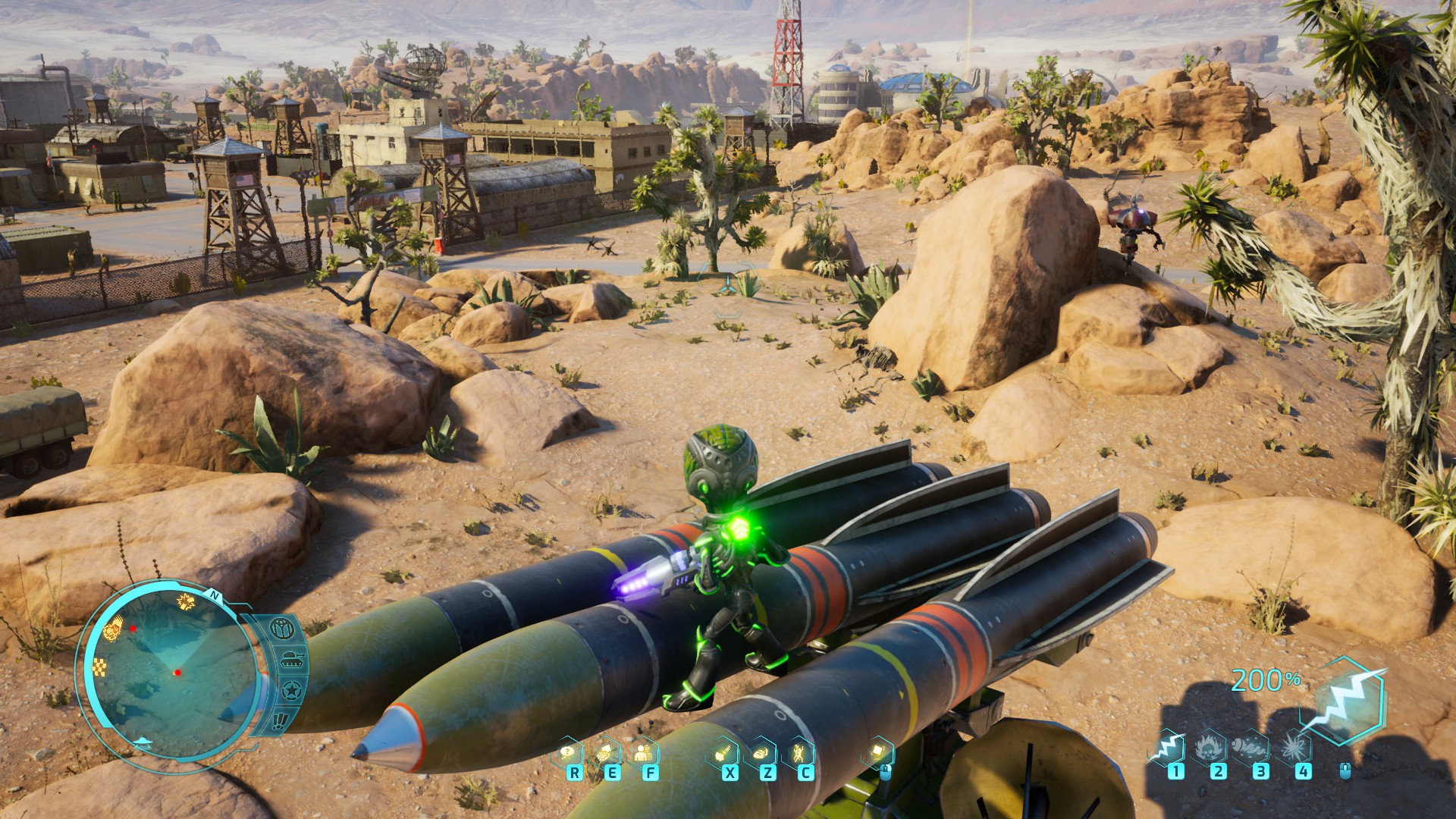1456x819 pixels.
Task: Select the police alert level icon
Action: click(x=281, y=629)
